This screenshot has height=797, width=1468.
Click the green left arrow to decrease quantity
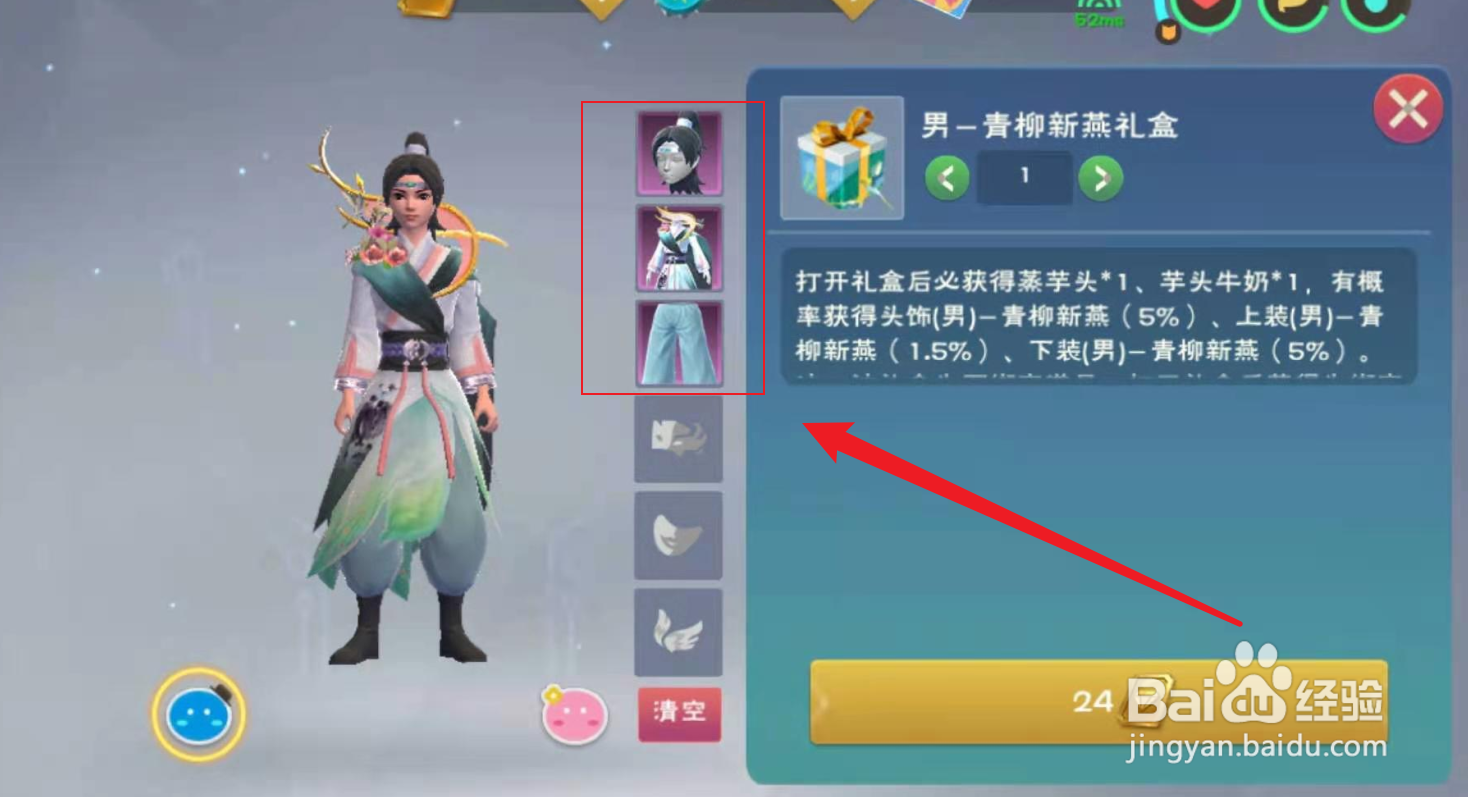coord(946,179)
